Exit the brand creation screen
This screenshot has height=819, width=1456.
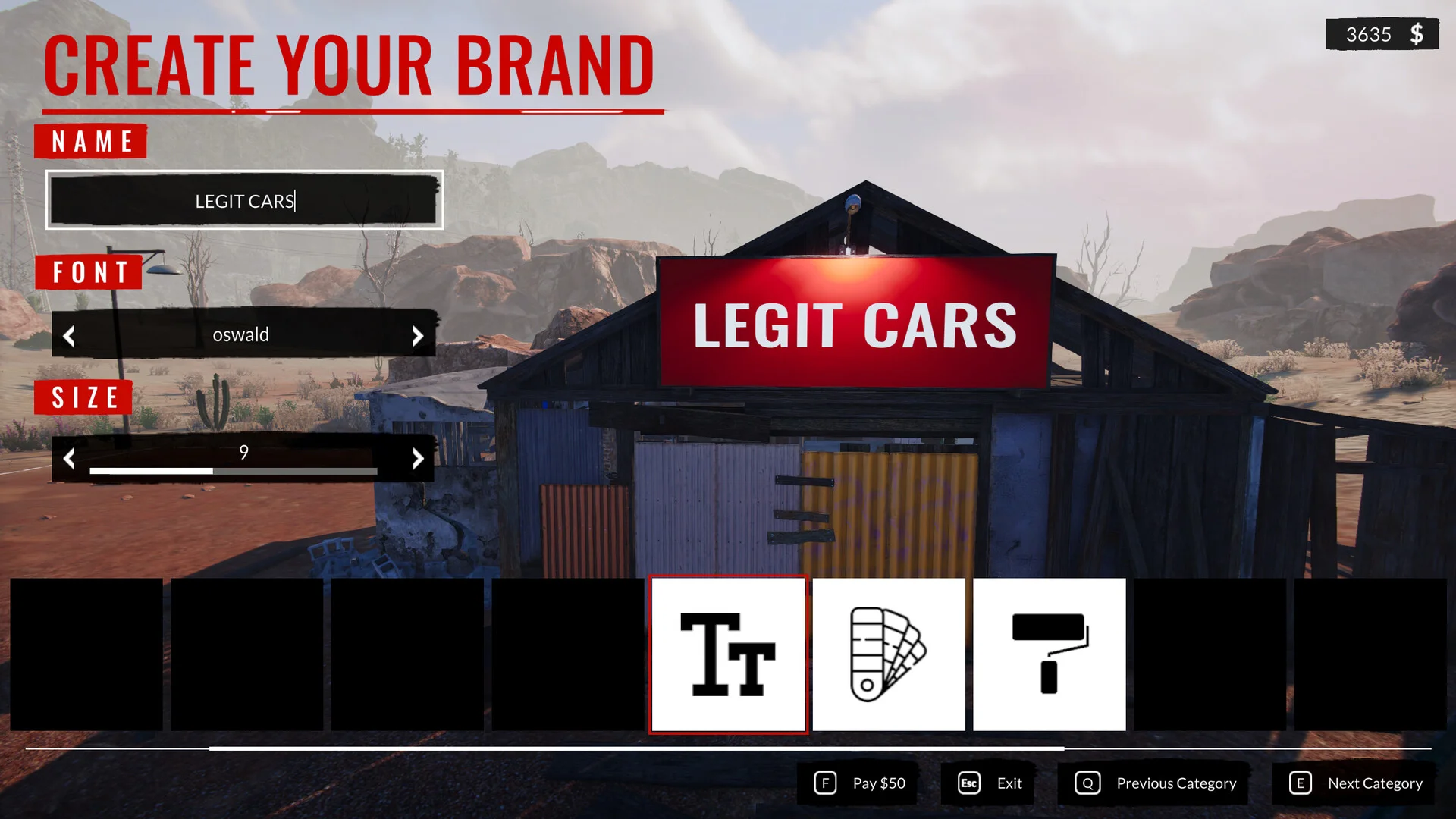[x=990, y=783]
